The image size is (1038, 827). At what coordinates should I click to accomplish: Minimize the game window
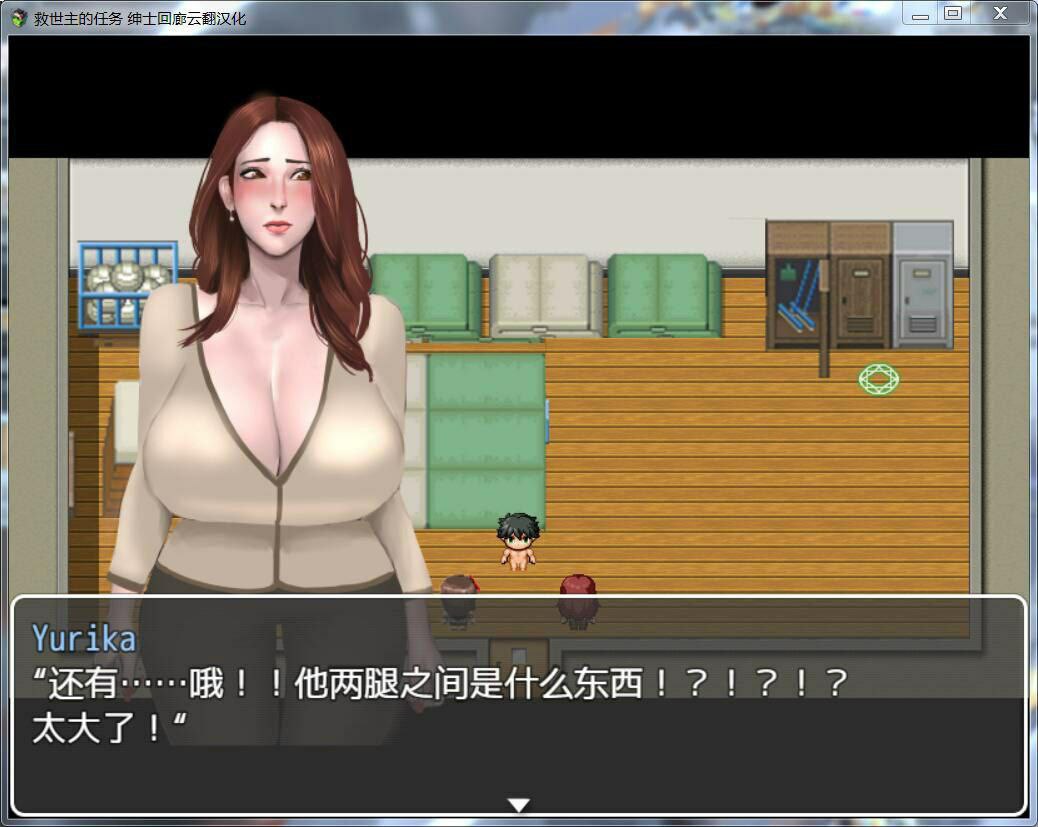pos(920,14)
